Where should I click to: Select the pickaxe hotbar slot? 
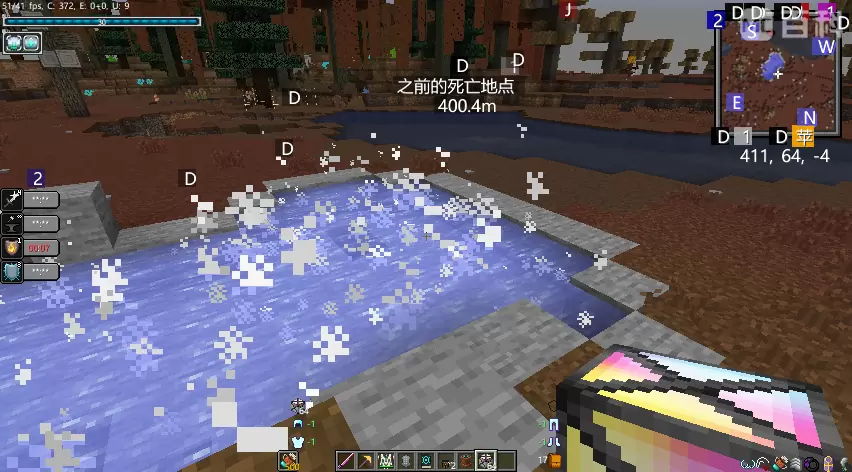point(366,461)
